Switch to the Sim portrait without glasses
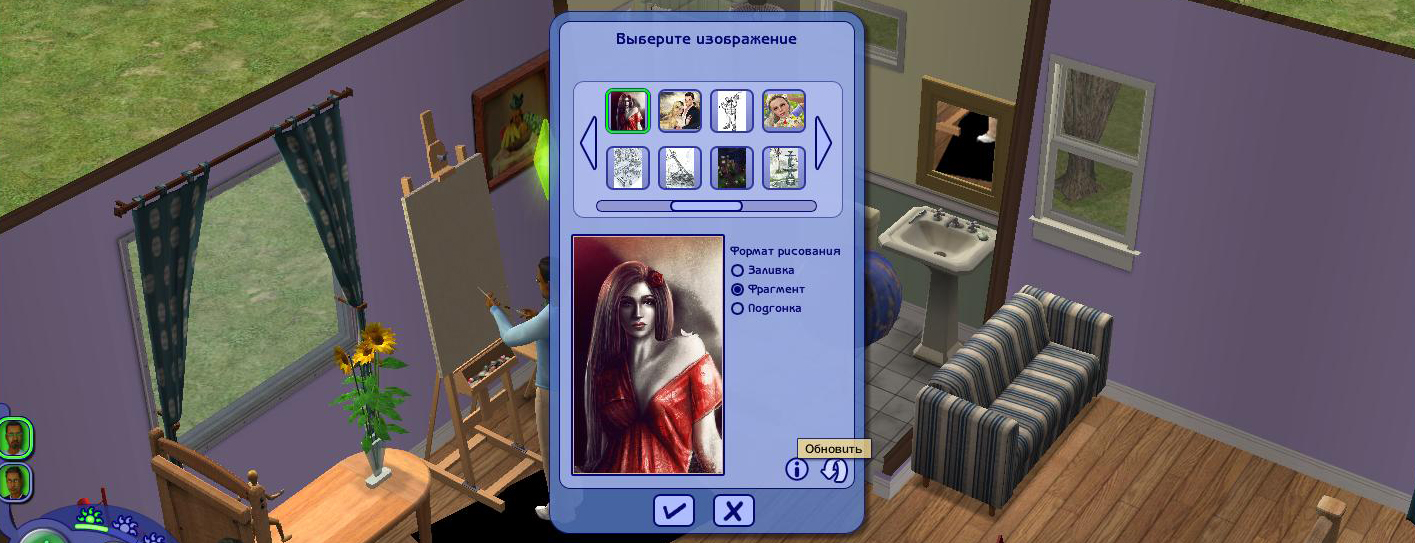1415x543 pixels. pyautogui.click(x=15, y=482)
